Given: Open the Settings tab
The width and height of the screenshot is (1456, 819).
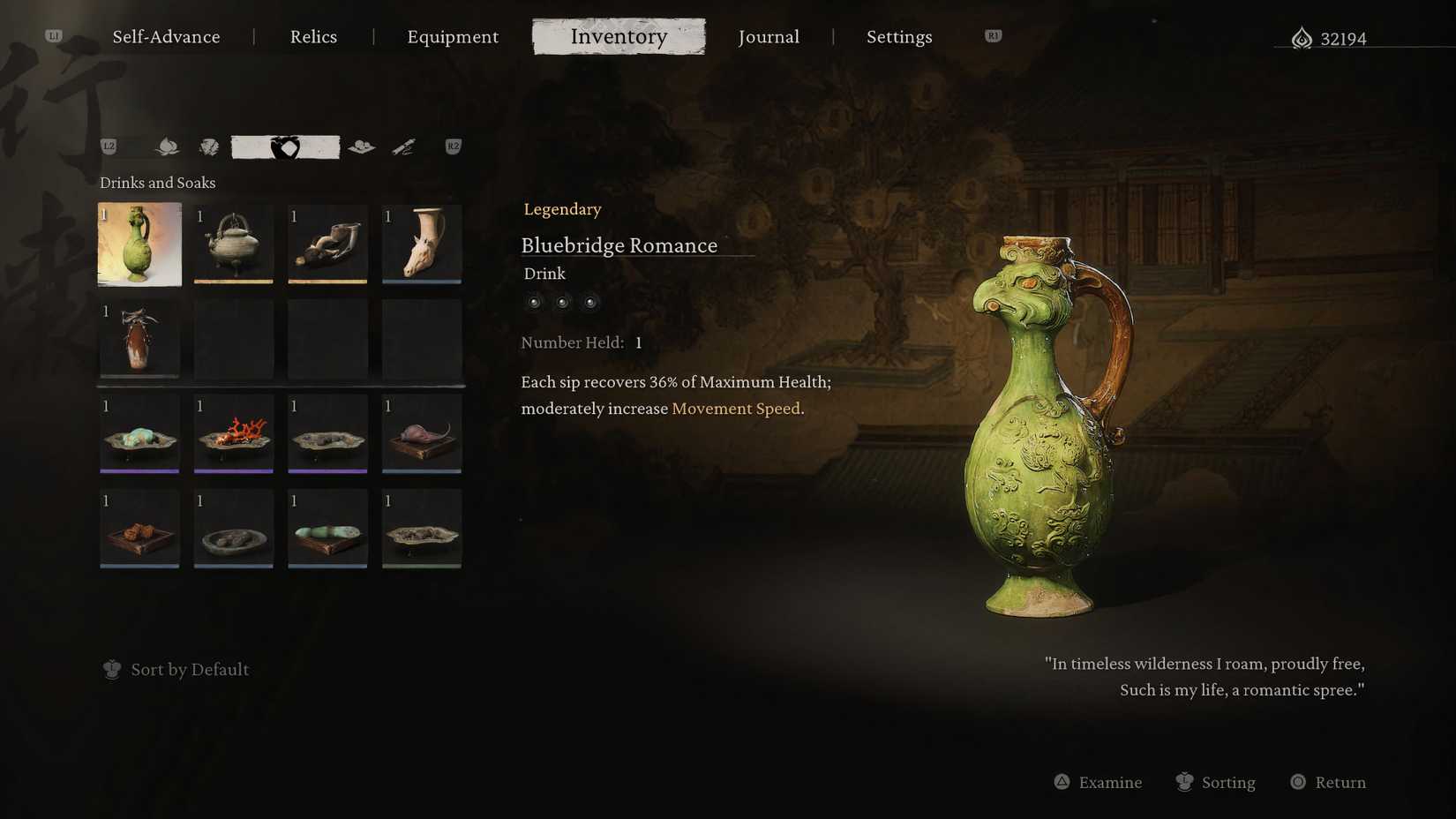Looking at the screenshot, I should coord(899,37).
